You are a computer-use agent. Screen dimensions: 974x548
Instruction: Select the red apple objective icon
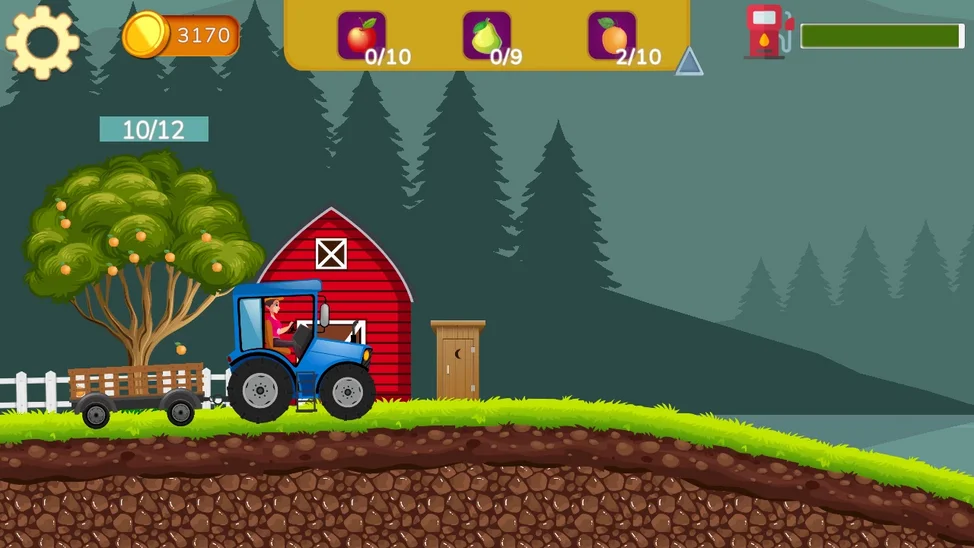(361, 36)
